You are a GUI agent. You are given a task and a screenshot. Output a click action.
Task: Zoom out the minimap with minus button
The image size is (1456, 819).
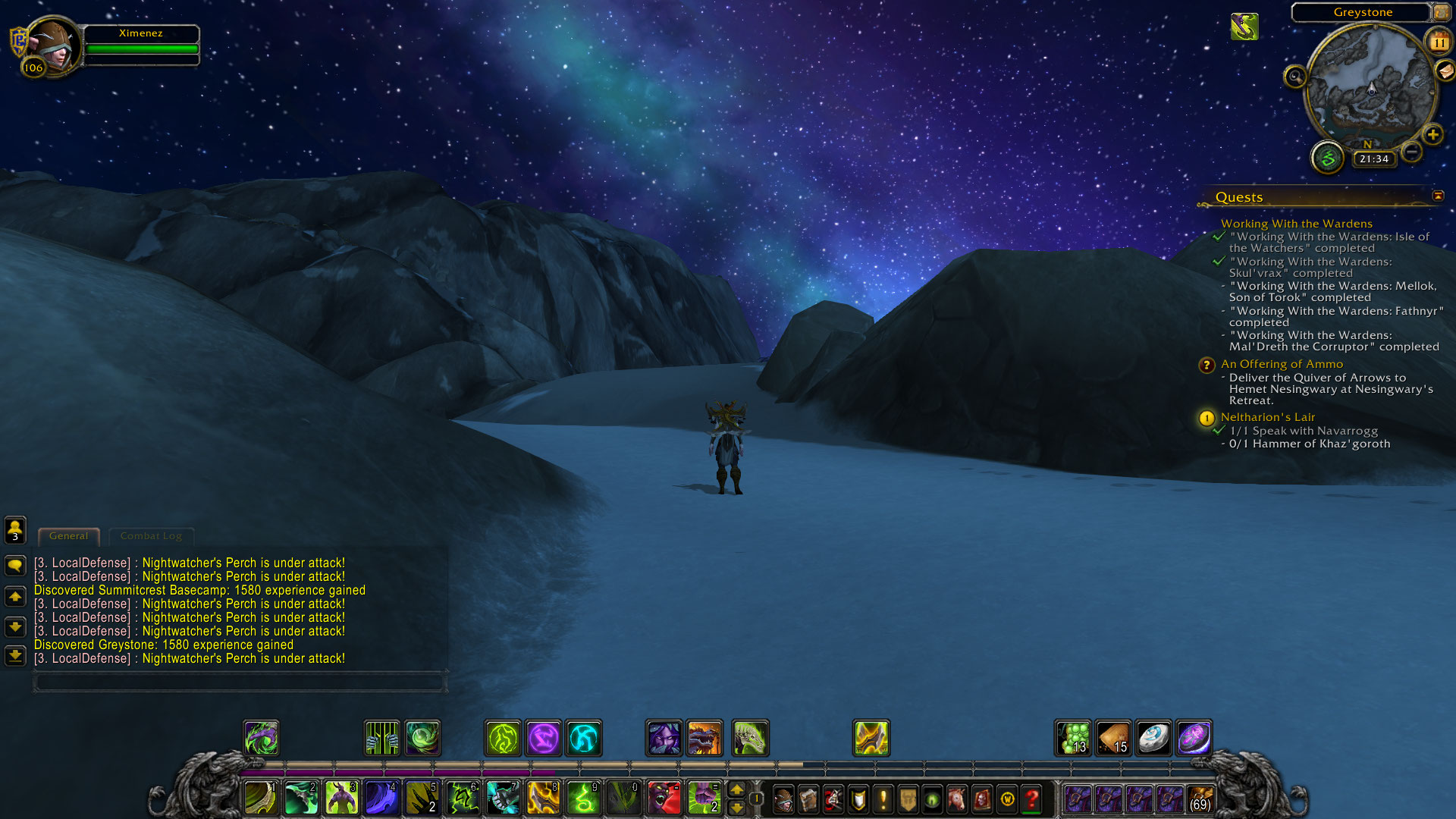click(x=1411, y=152)
